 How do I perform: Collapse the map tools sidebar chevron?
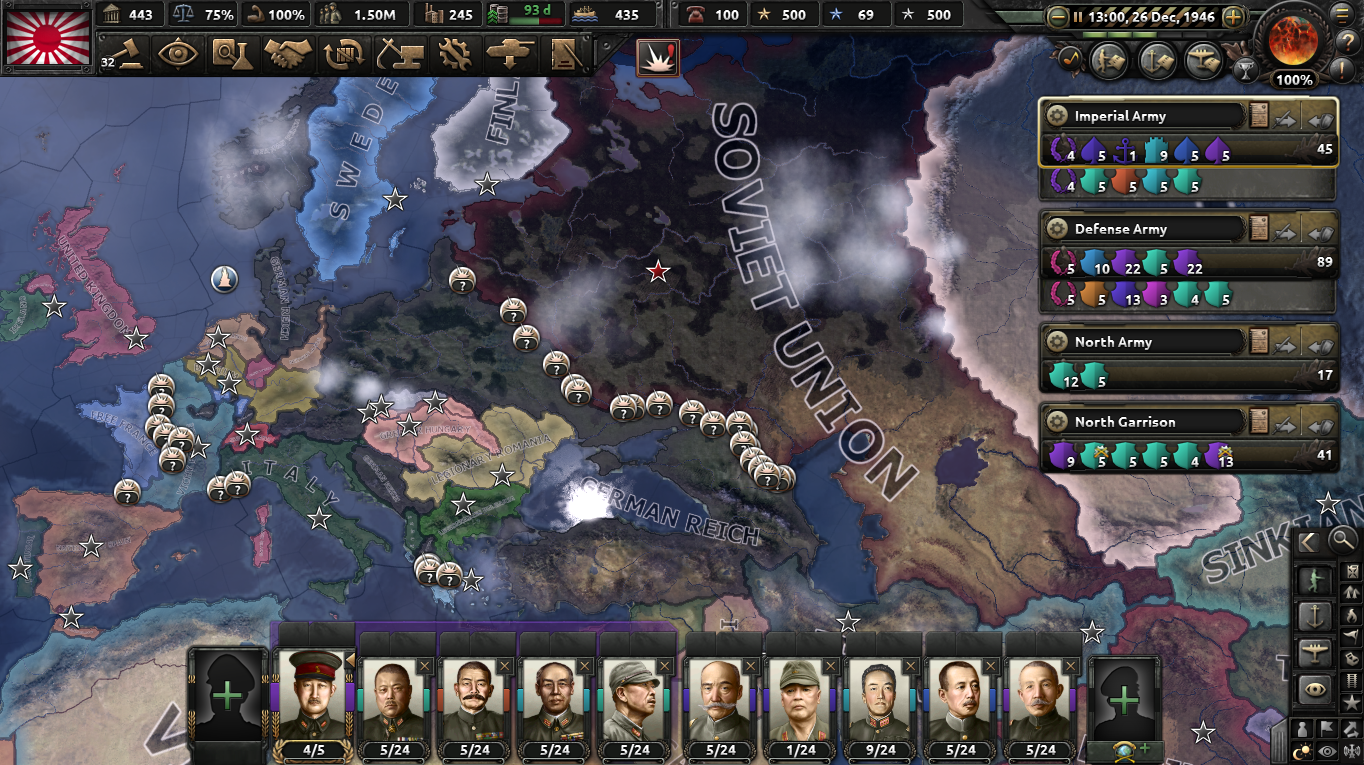click(1308, 541)
